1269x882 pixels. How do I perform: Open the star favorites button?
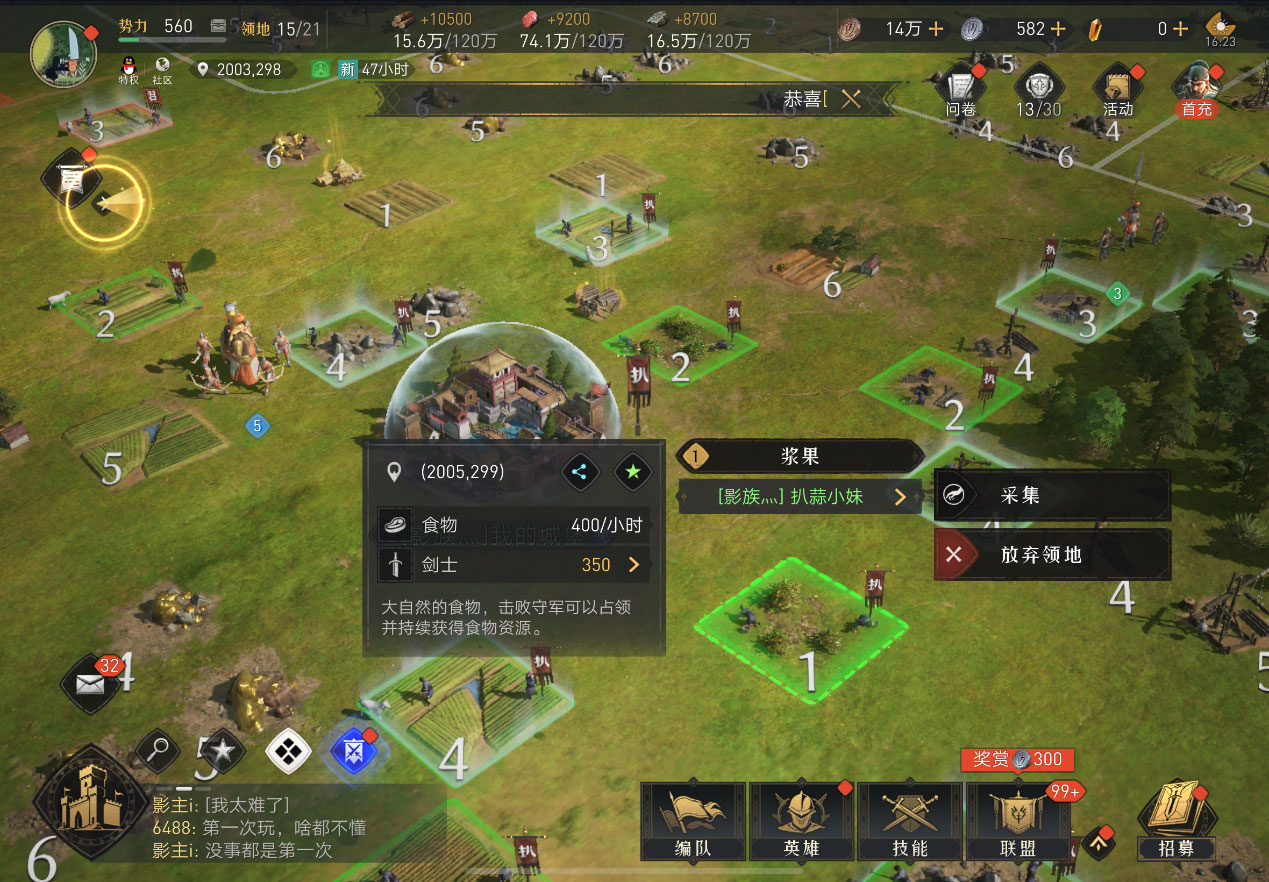pos(222,751)
